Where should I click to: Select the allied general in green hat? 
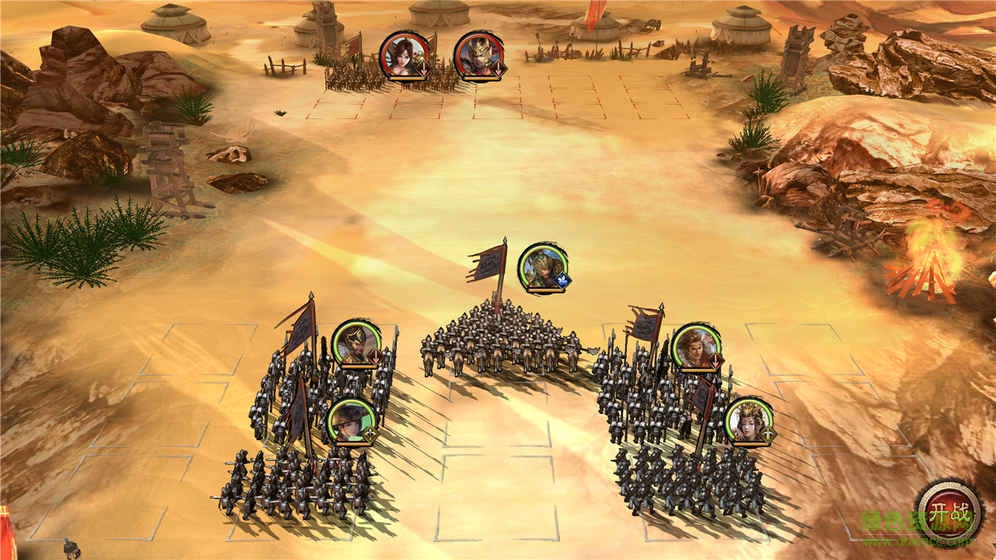[x=351, y=421]
